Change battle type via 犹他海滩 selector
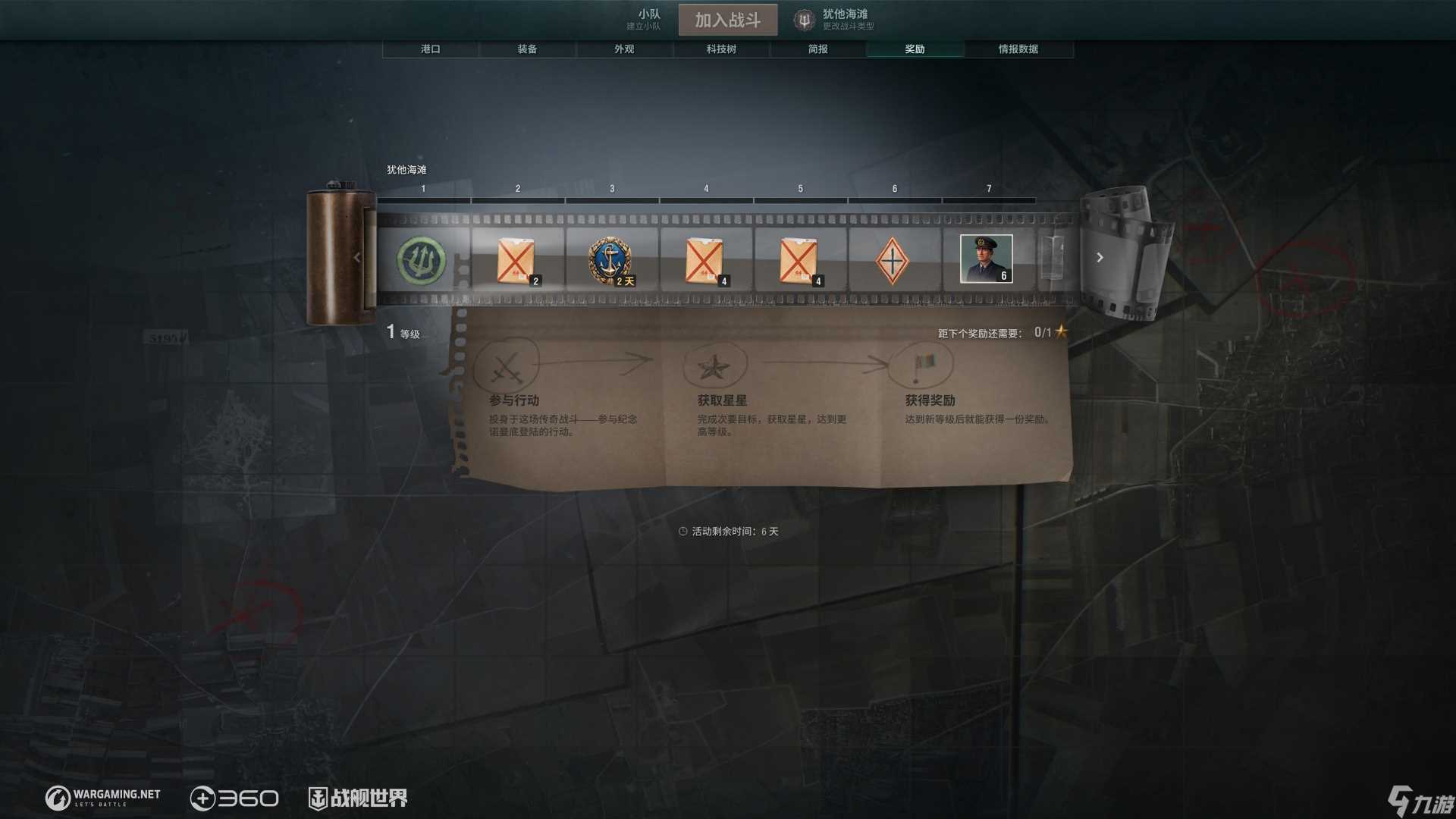Viewport: 1456px width, 819px height. pyautogui.click(x=835, y=20)
